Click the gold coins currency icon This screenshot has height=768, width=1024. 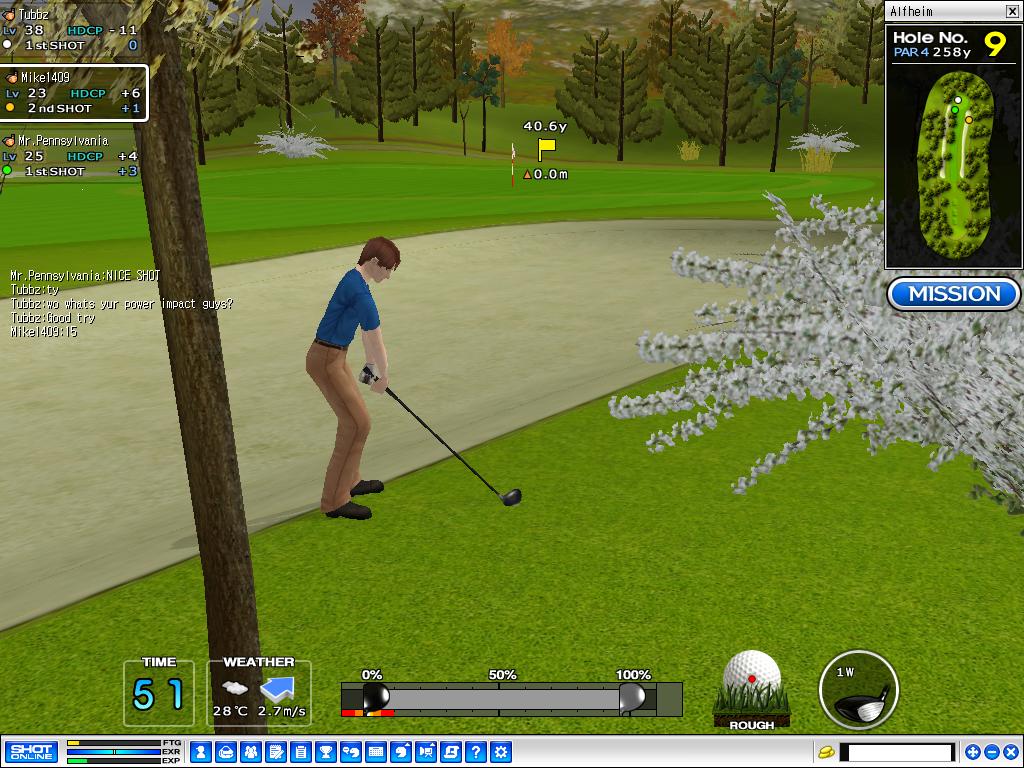[x=826, y=752]
